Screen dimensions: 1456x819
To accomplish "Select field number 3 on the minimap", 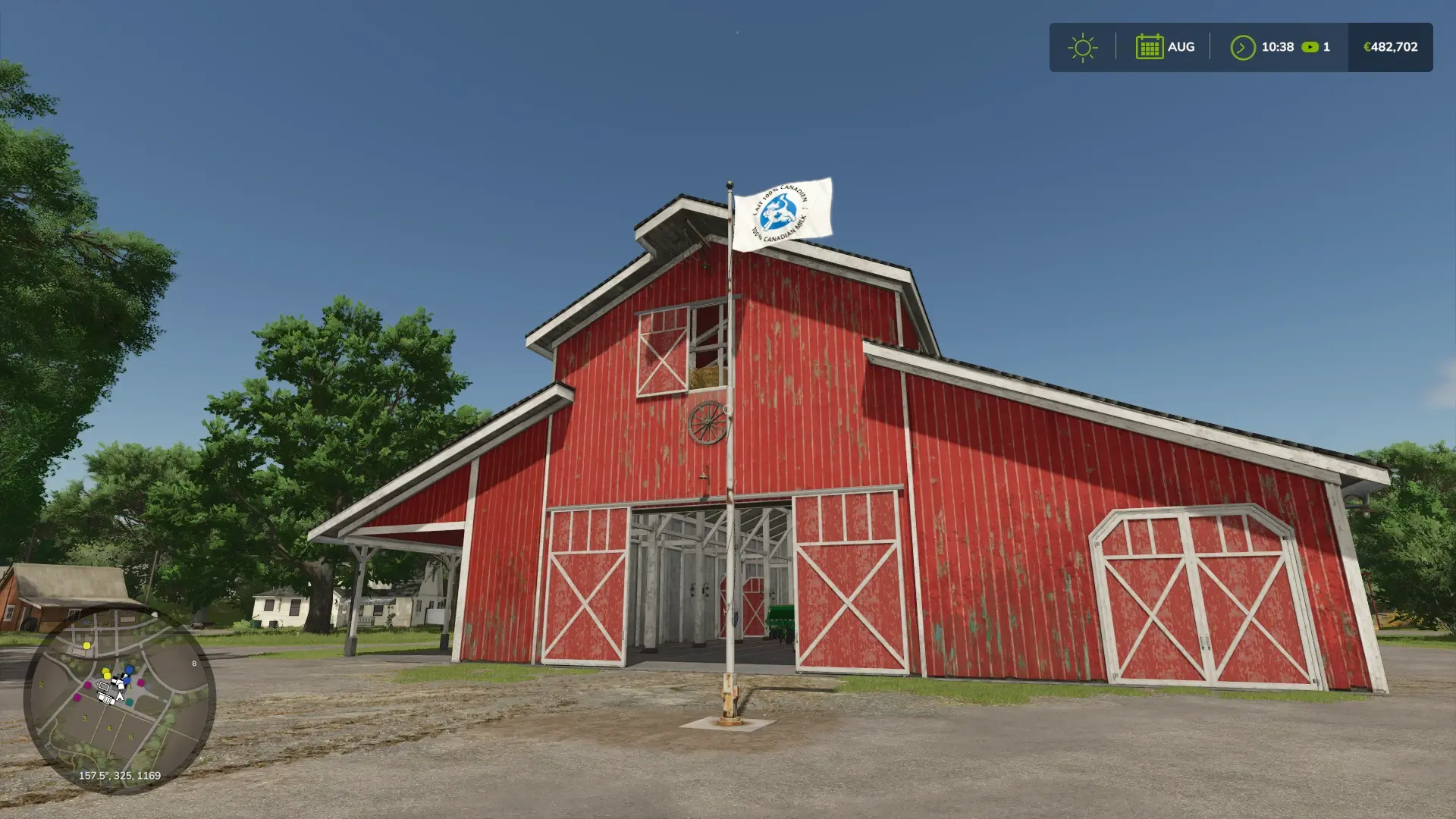I will [x=84, y=718].
